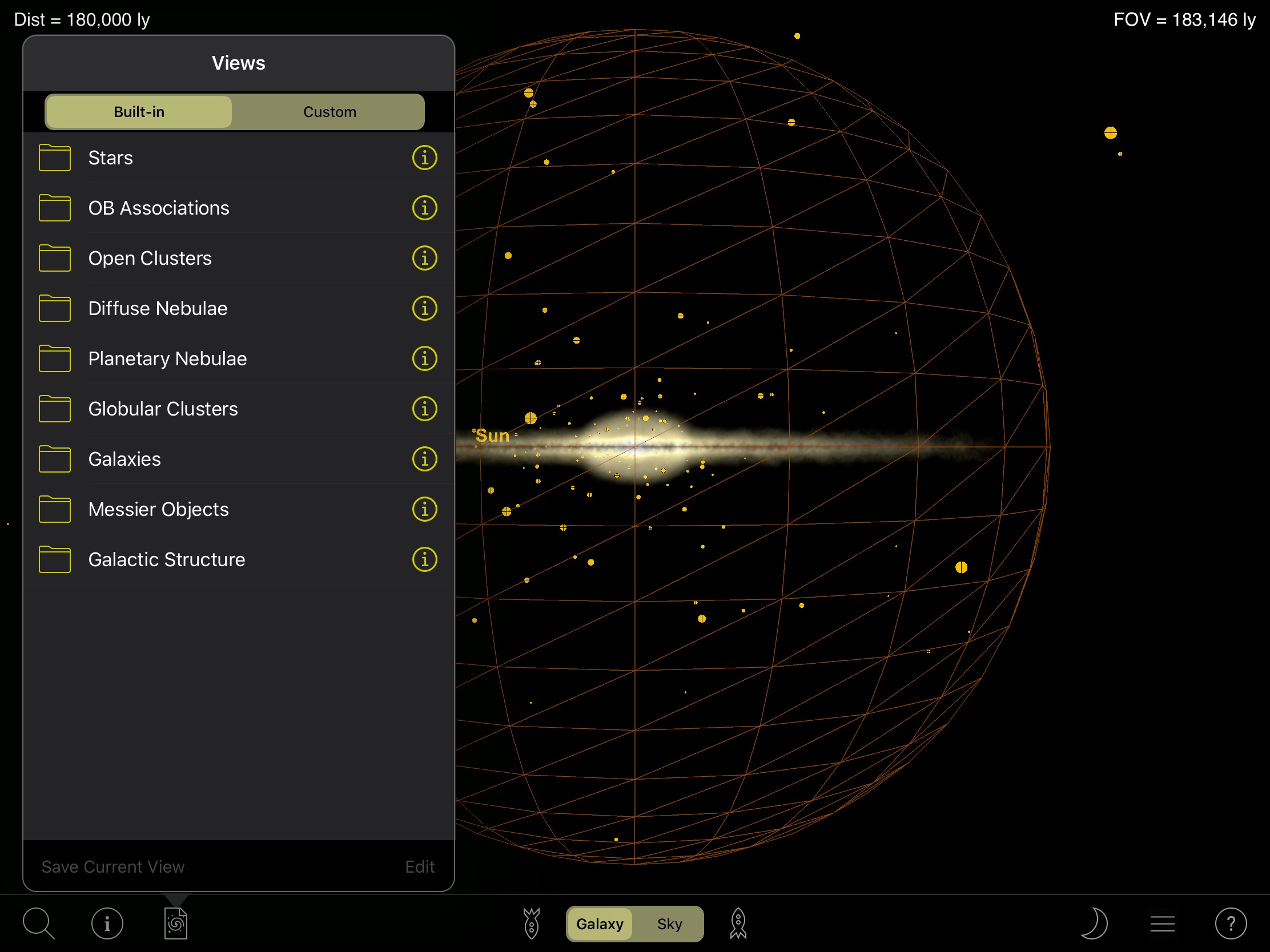The width and height of the screenshot is (1270, 952).
Task: Open the Views panel icon
Action: (x=176, y=923)
